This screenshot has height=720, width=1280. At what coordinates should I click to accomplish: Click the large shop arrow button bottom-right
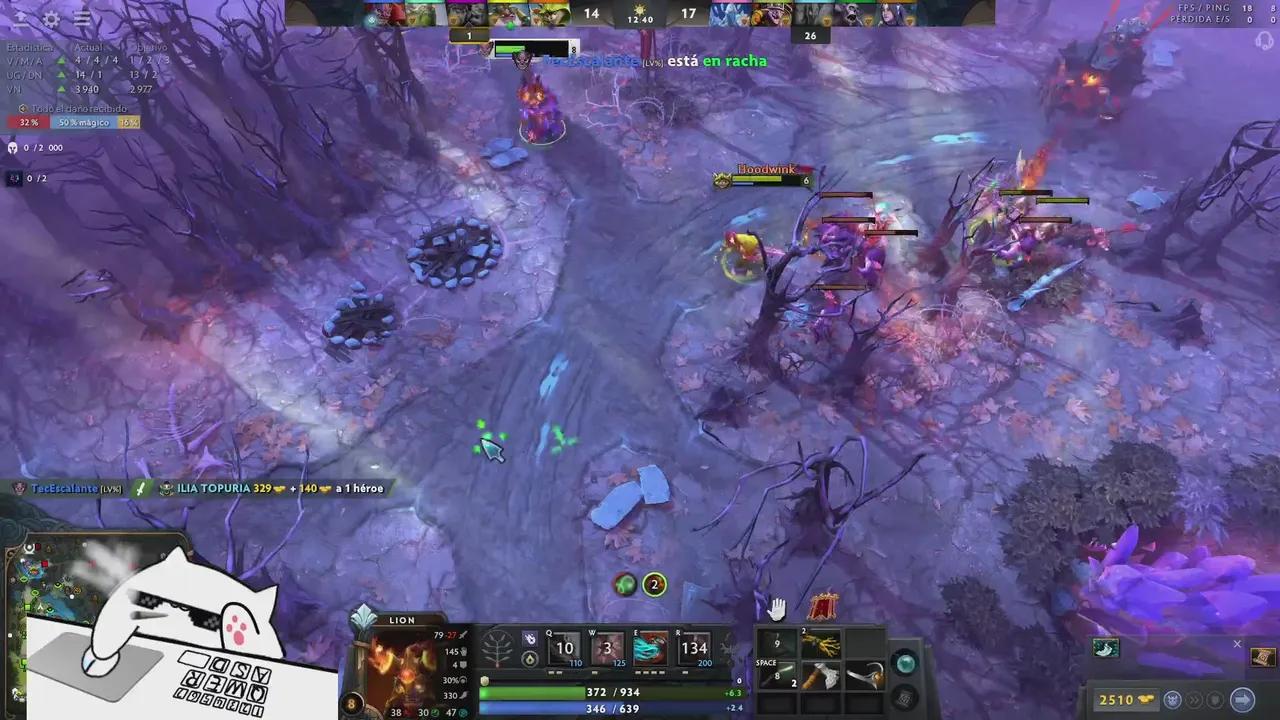pos(1243,699)
